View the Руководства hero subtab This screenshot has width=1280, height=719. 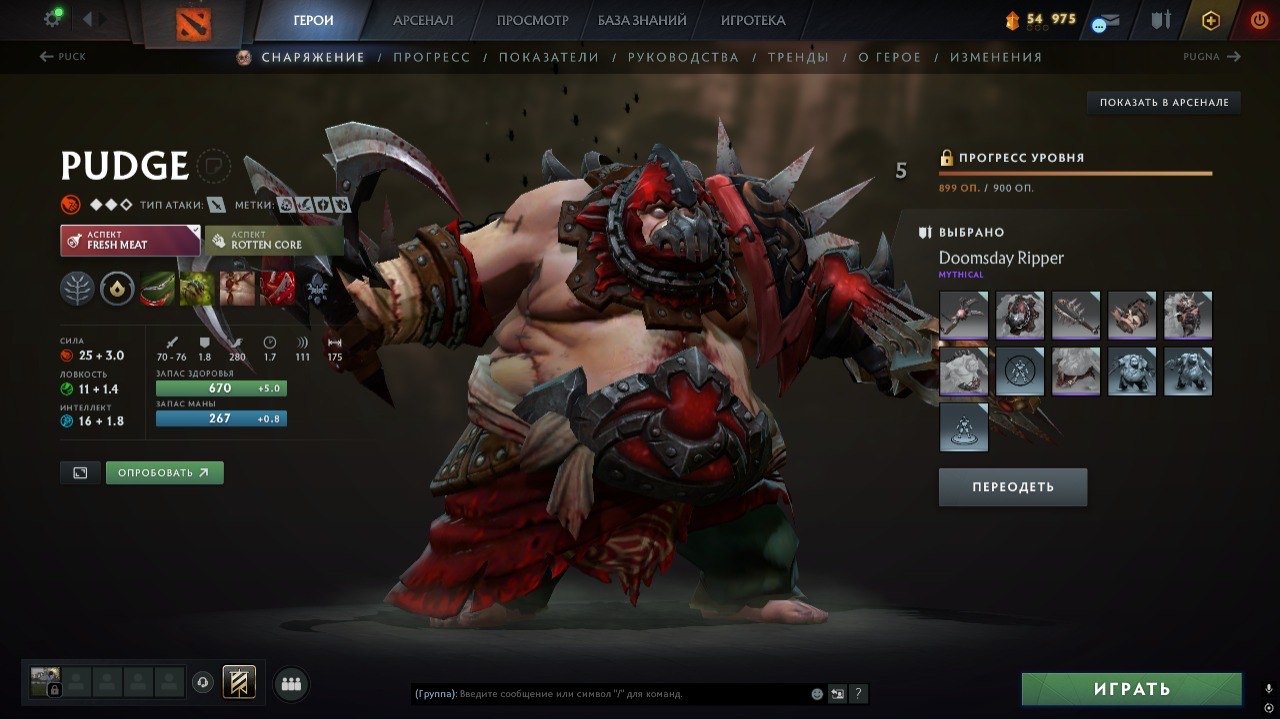(683, 57)
